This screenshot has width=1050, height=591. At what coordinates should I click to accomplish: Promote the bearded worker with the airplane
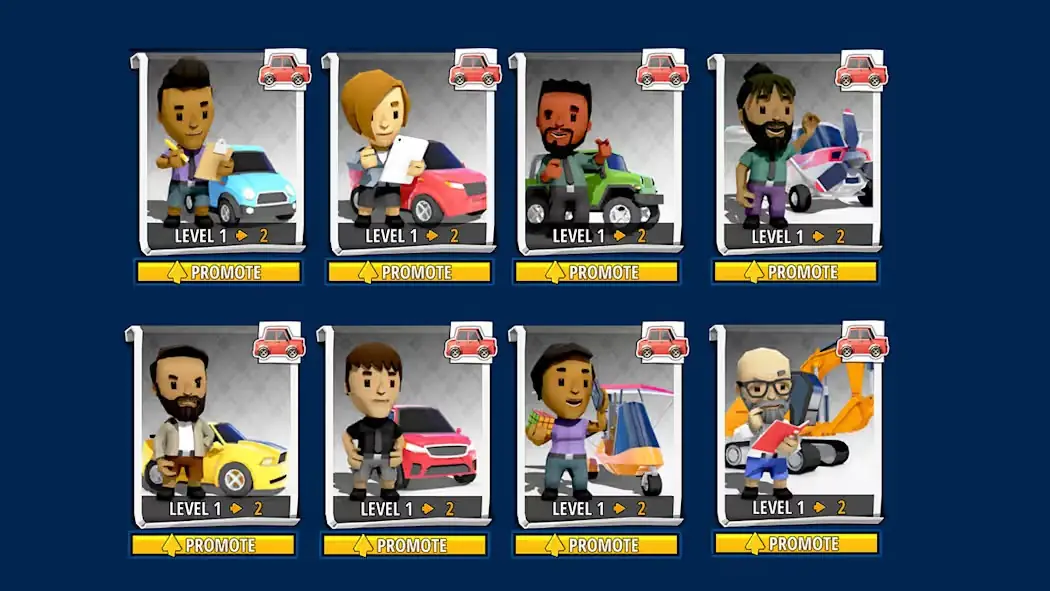795,272
